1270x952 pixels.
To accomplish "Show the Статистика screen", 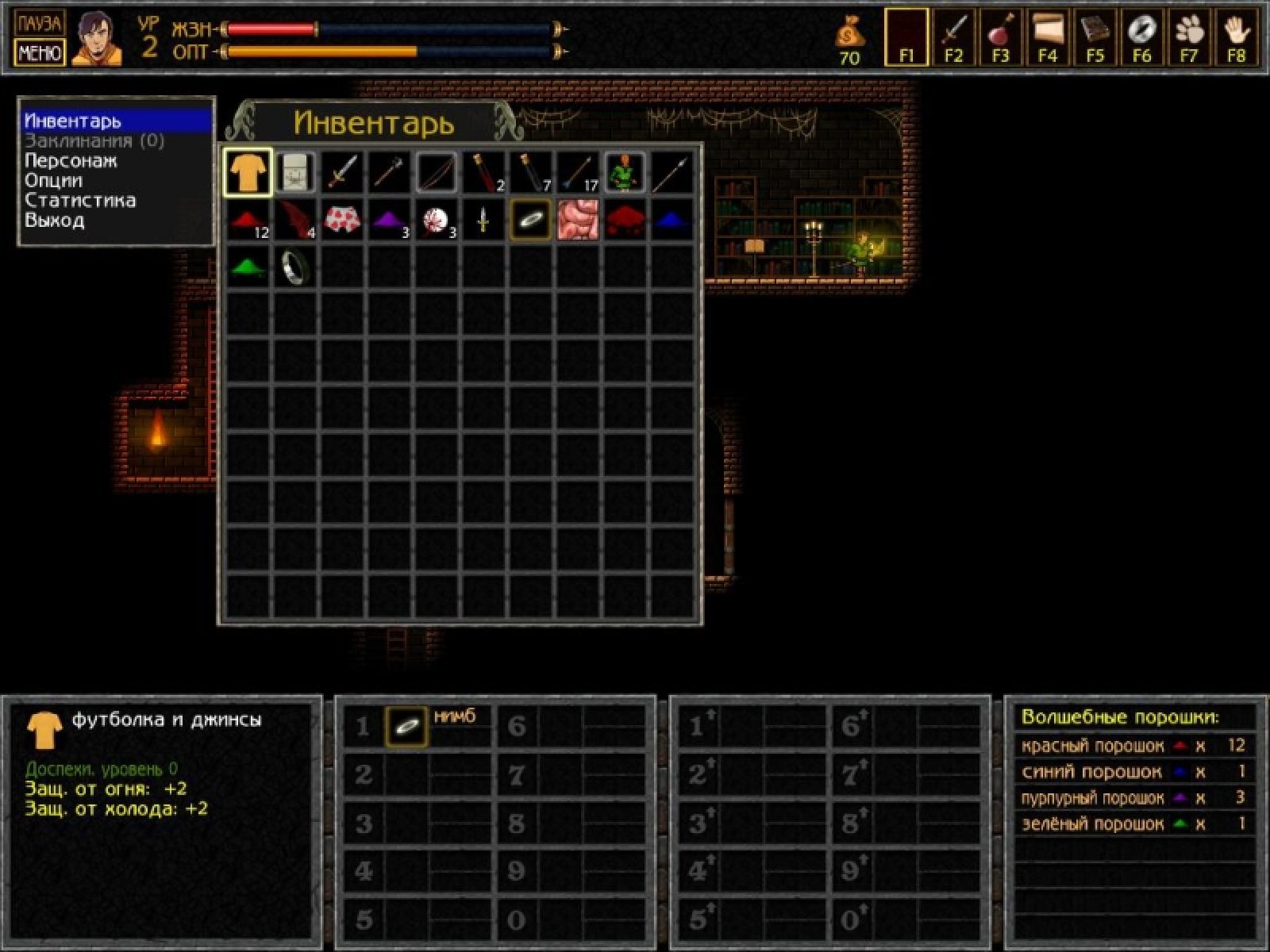I will (x=80, y=201).
